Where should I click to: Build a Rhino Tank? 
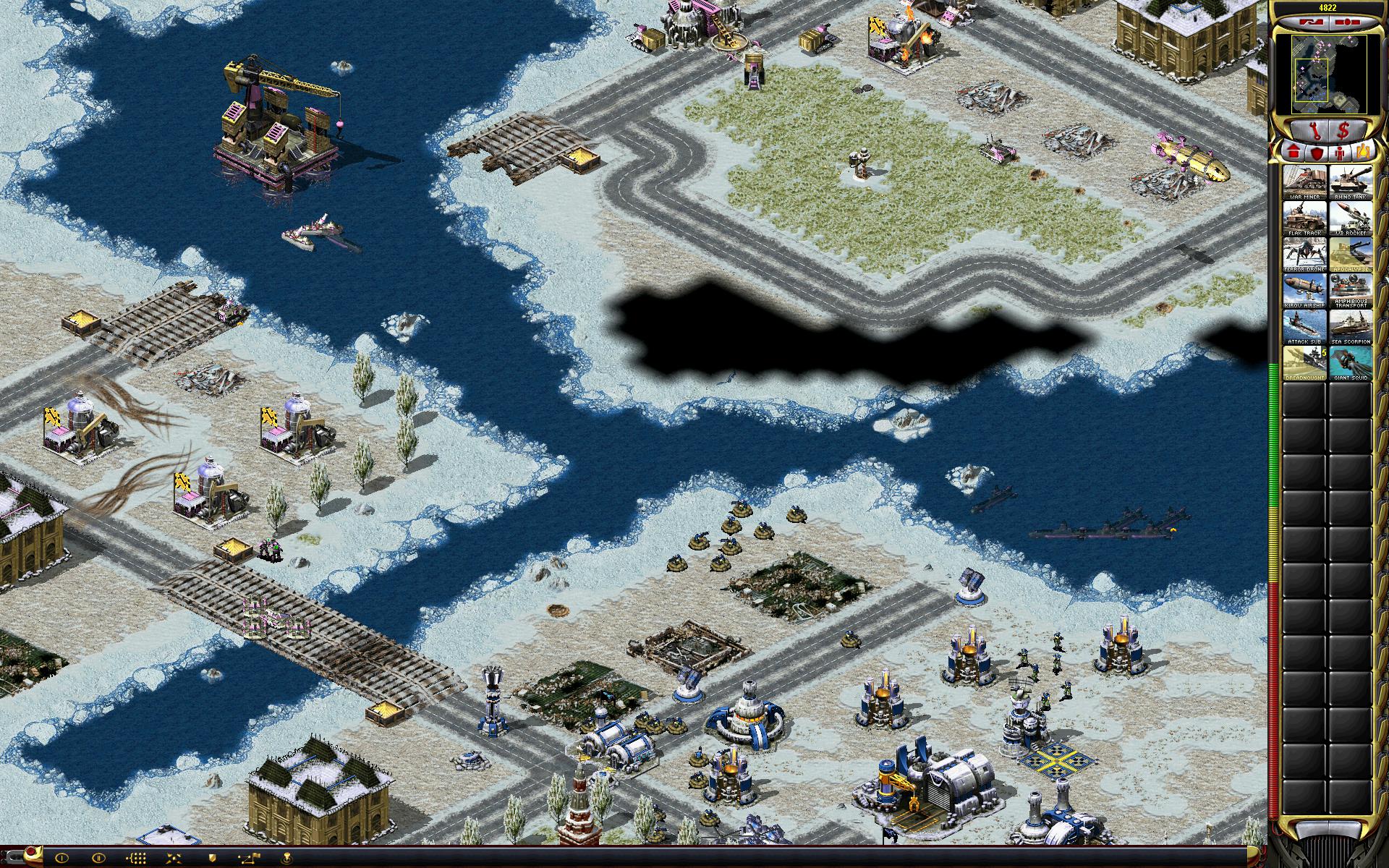pyautogui.click(x=1350, y=182)
